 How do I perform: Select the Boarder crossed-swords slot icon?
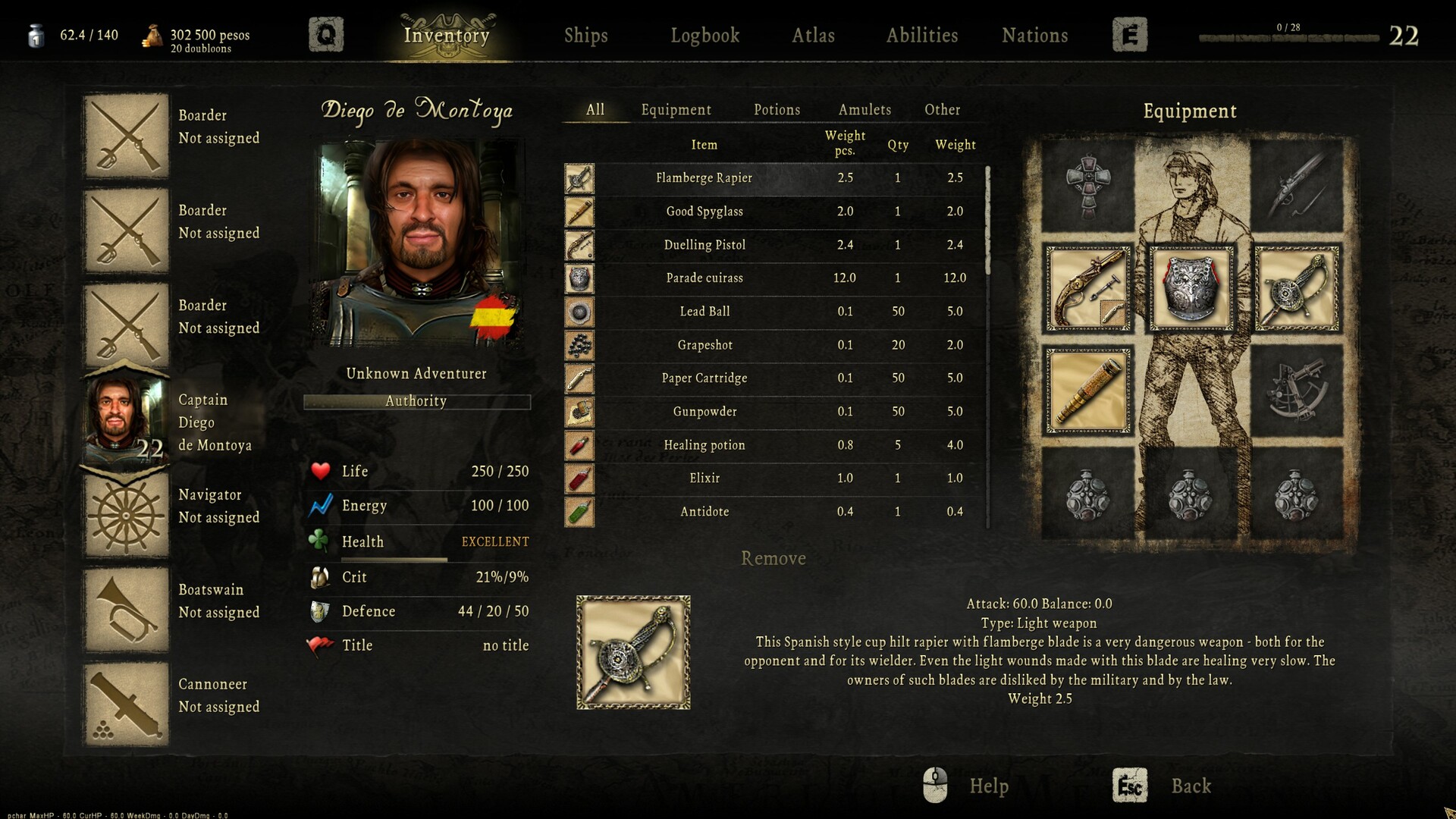(126, 133)
